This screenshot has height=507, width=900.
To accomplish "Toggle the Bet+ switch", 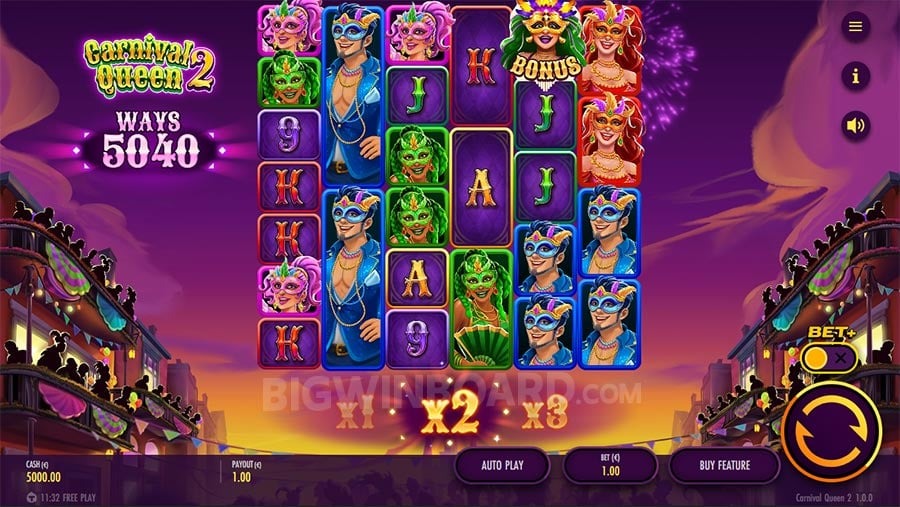I will [830, 357].
